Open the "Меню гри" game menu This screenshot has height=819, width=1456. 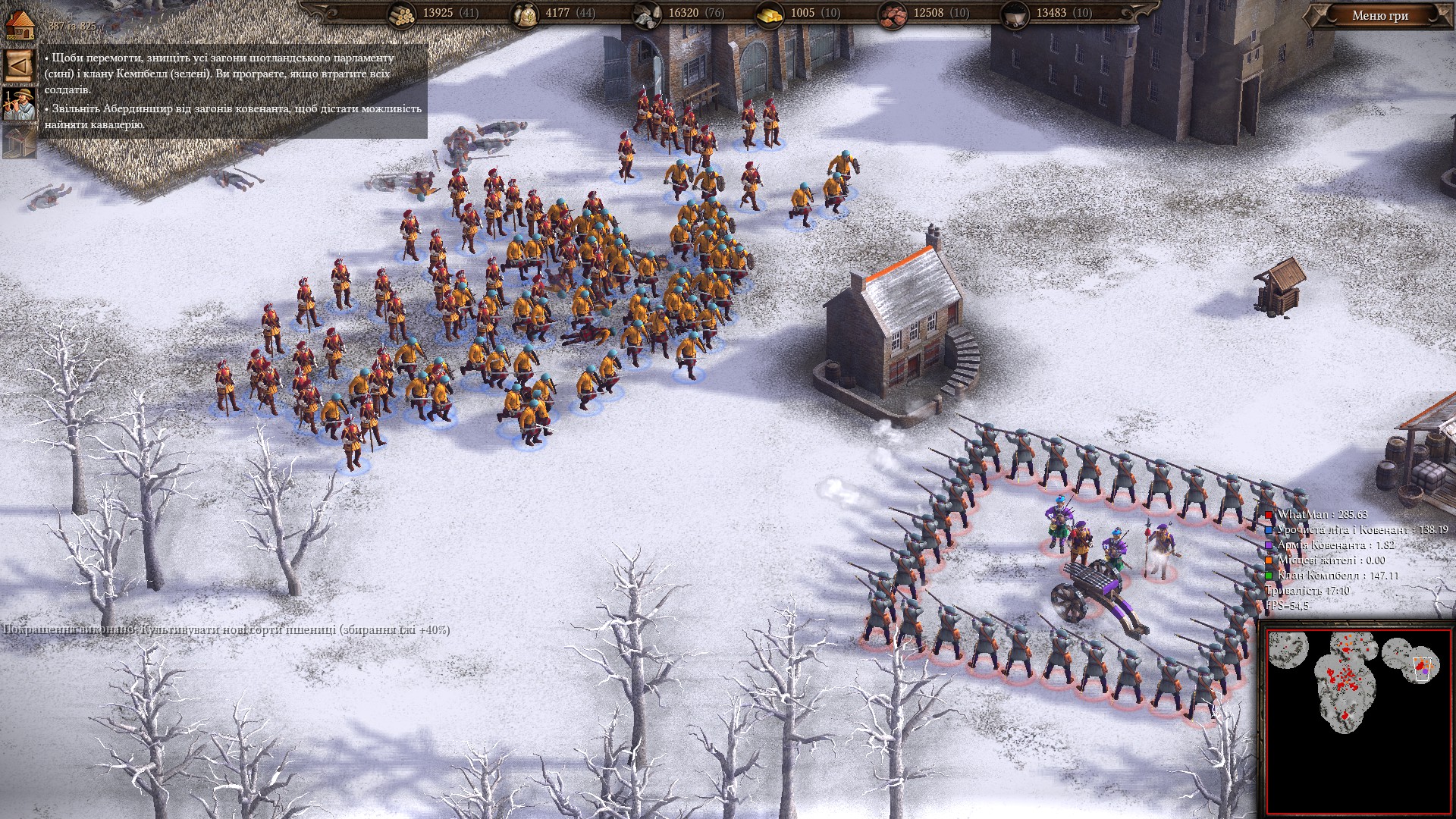point(1379,16)
